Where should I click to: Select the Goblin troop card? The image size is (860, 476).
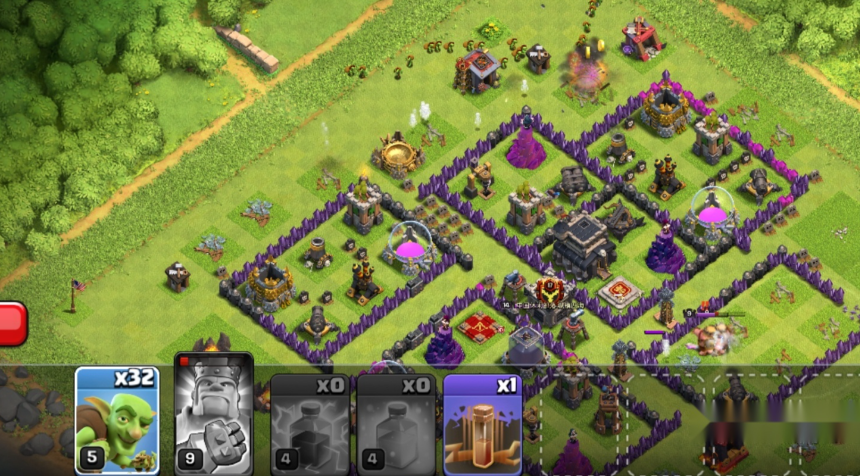coord(117,420)
